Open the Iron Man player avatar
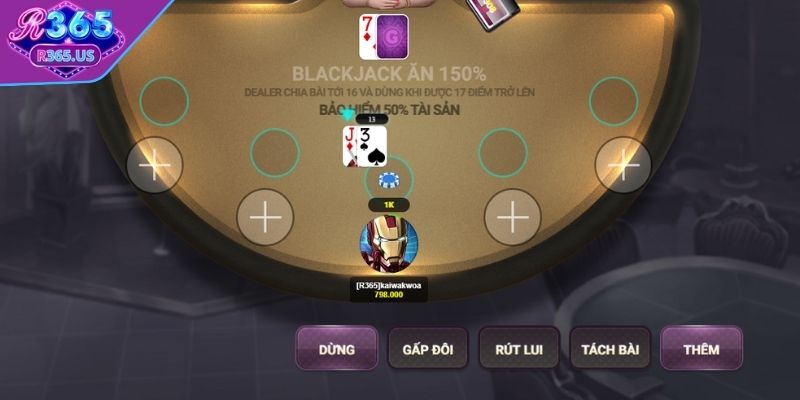 (x=388, y=246)
